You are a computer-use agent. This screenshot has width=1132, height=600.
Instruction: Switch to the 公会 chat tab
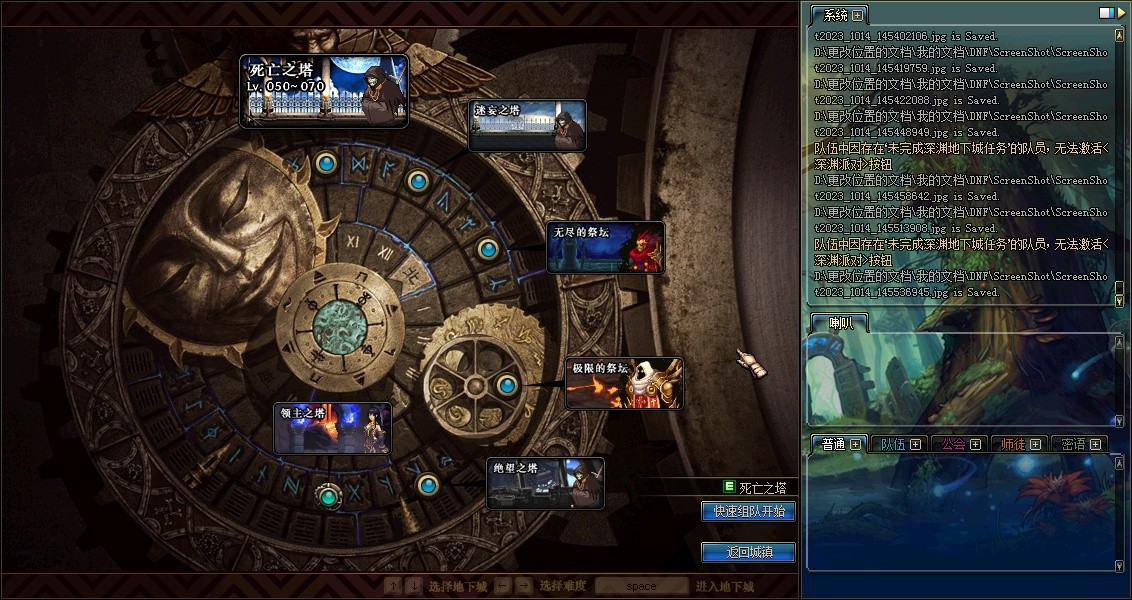(x=954, y=444)
